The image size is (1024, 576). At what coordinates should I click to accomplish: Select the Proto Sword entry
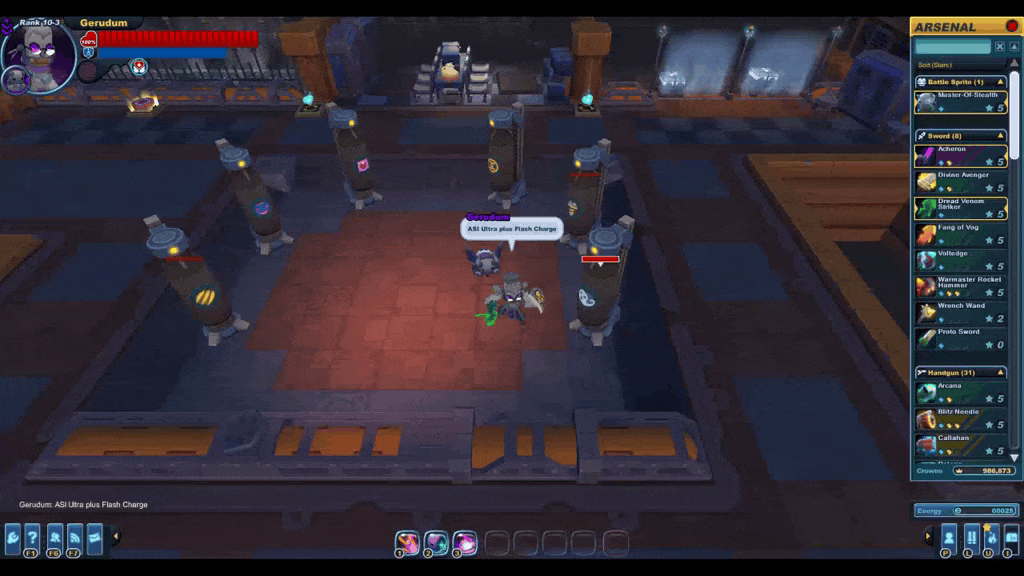(960, 338)
